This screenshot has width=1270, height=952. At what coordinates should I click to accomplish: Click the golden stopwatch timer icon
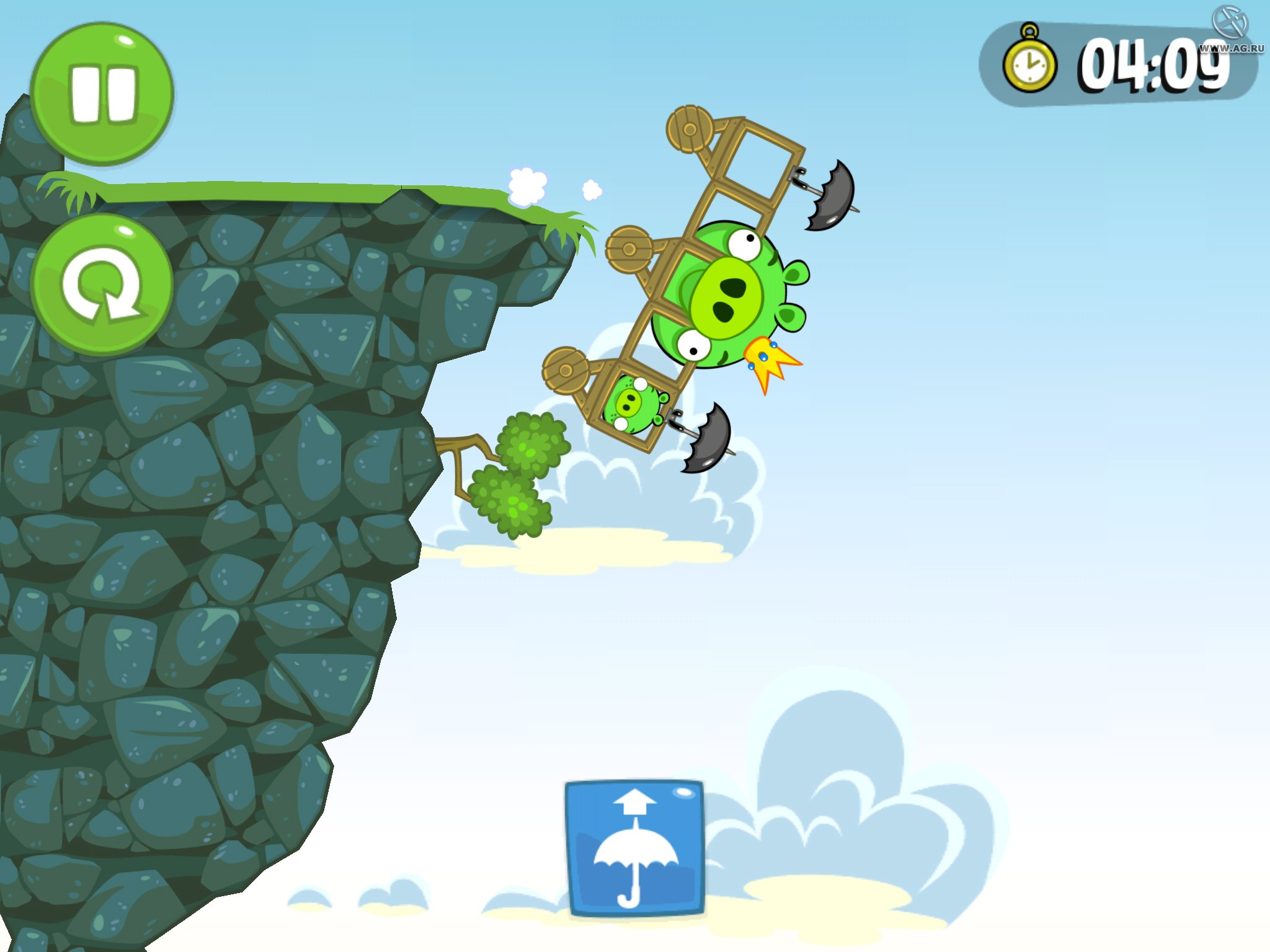1029,62
